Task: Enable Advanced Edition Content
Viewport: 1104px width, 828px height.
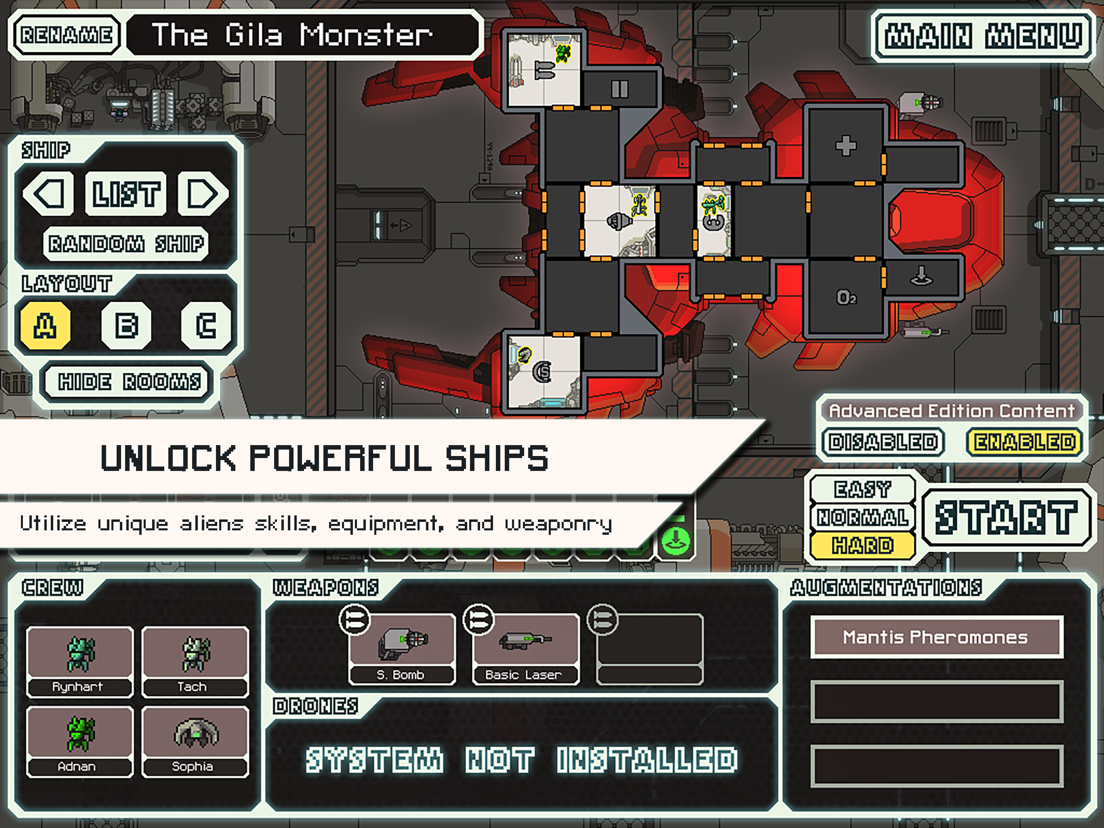Action: point(1025,442)
